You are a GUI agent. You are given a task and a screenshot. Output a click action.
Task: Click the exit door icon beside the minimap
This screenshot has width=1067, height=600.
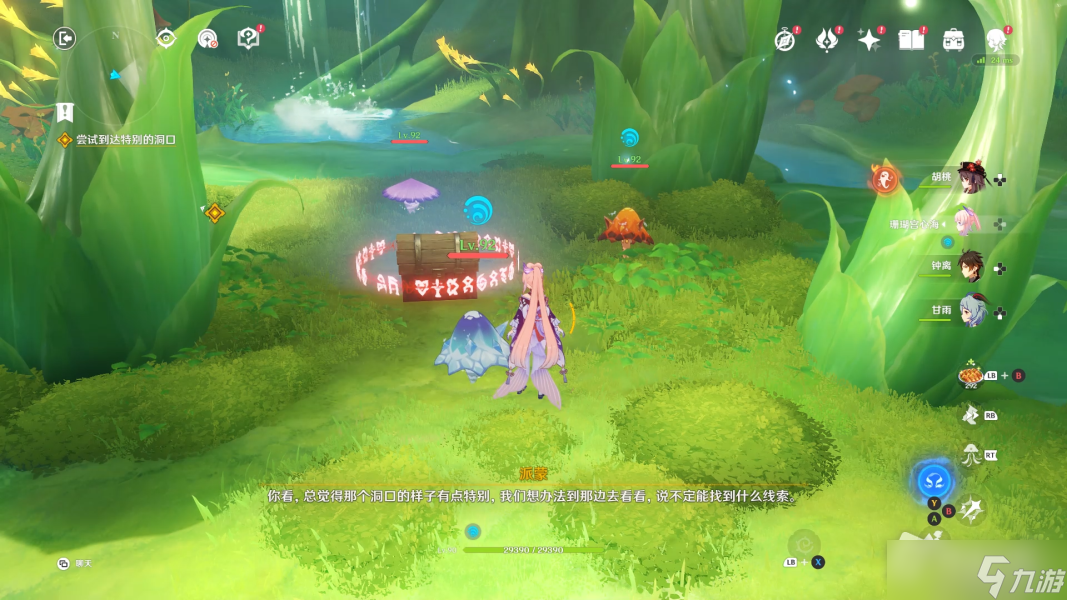[65, 38]
